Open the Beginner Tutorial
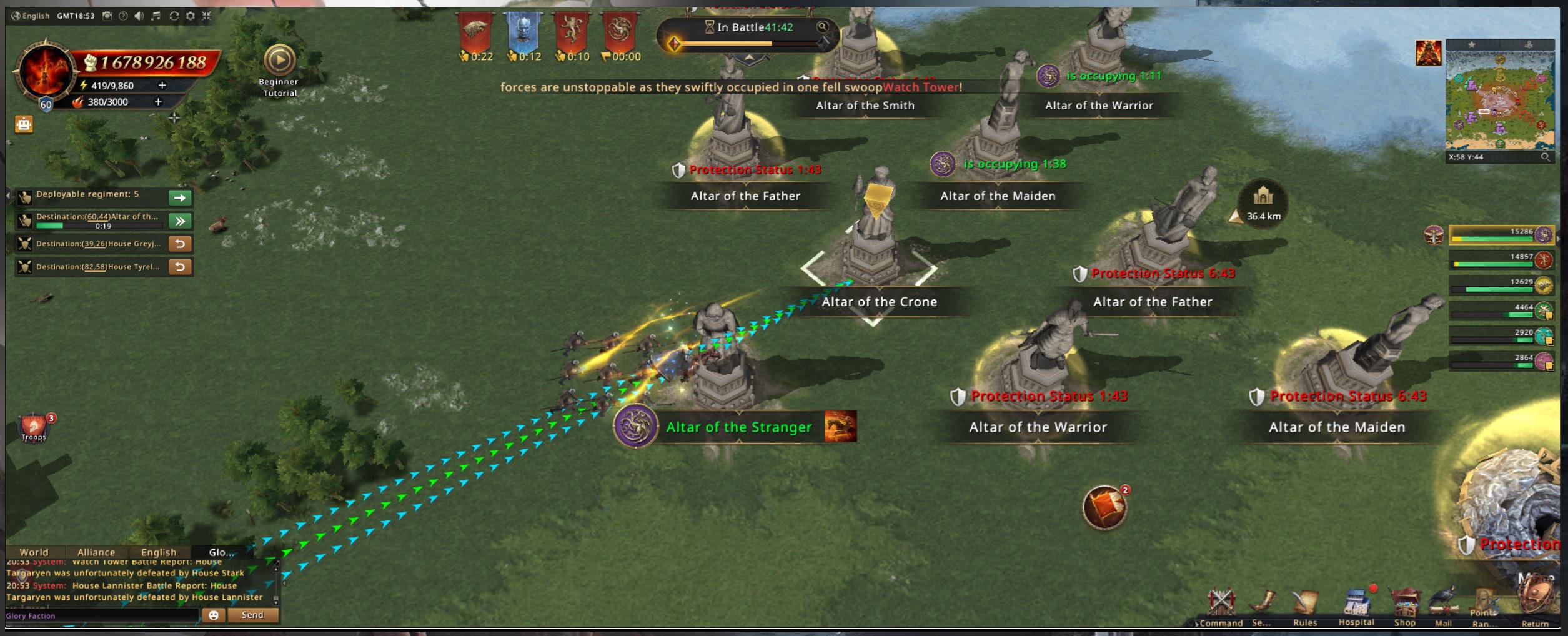The height and width of the screenshot is (636, 1568). [x=279, y=61]
